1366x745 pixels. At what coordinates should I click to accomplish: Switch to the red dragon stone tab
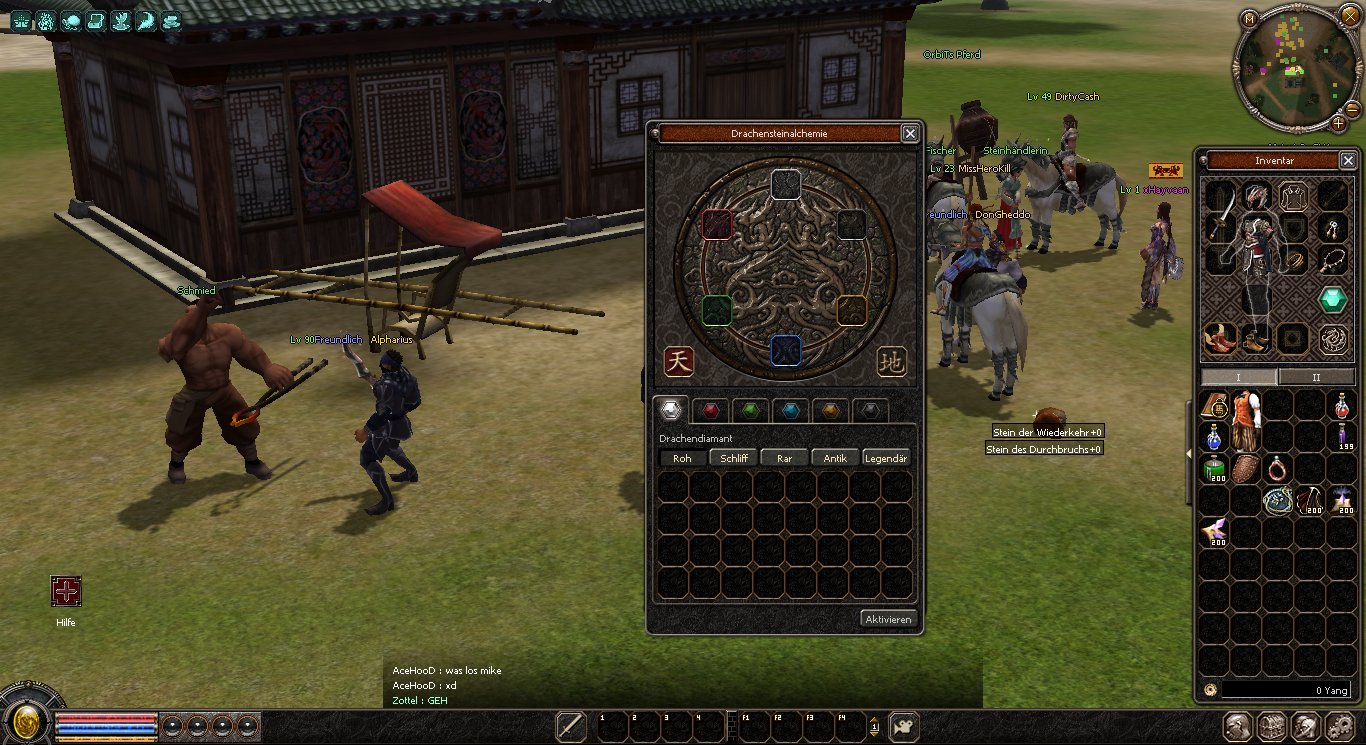[x=709, y=410]
